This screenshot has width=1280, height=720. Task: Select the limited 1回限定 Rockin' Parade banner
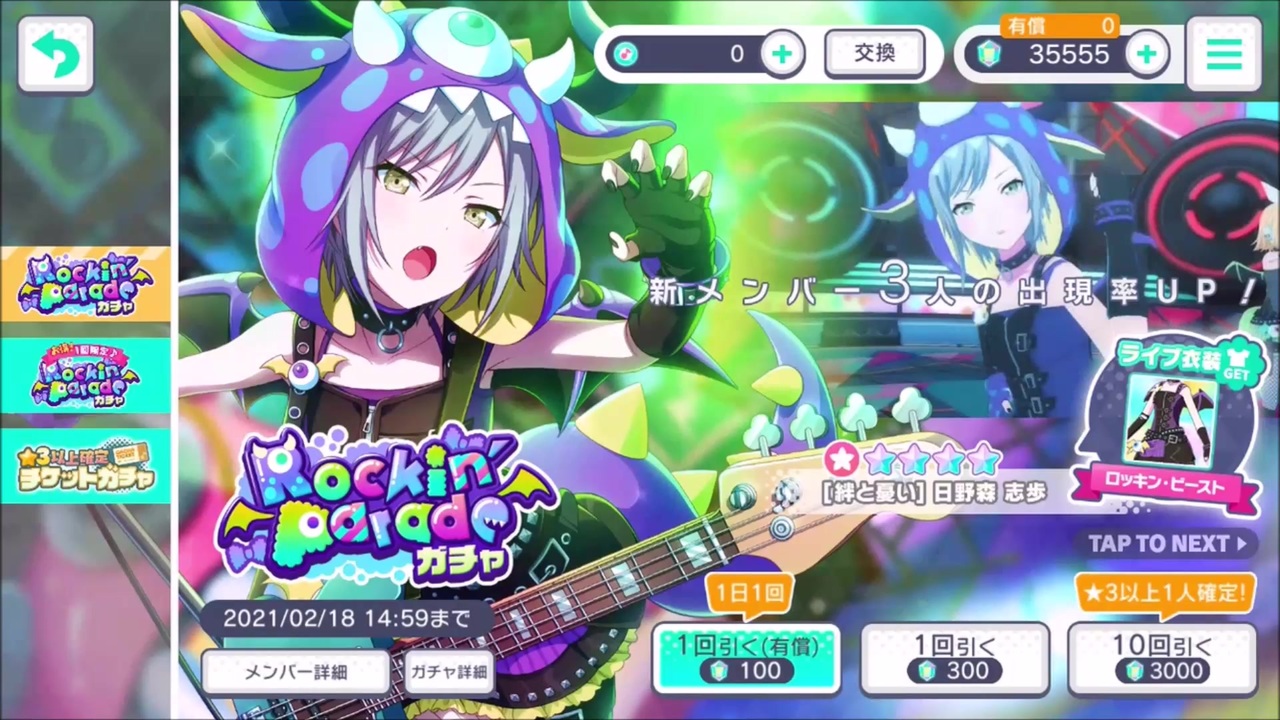point(85,378)
